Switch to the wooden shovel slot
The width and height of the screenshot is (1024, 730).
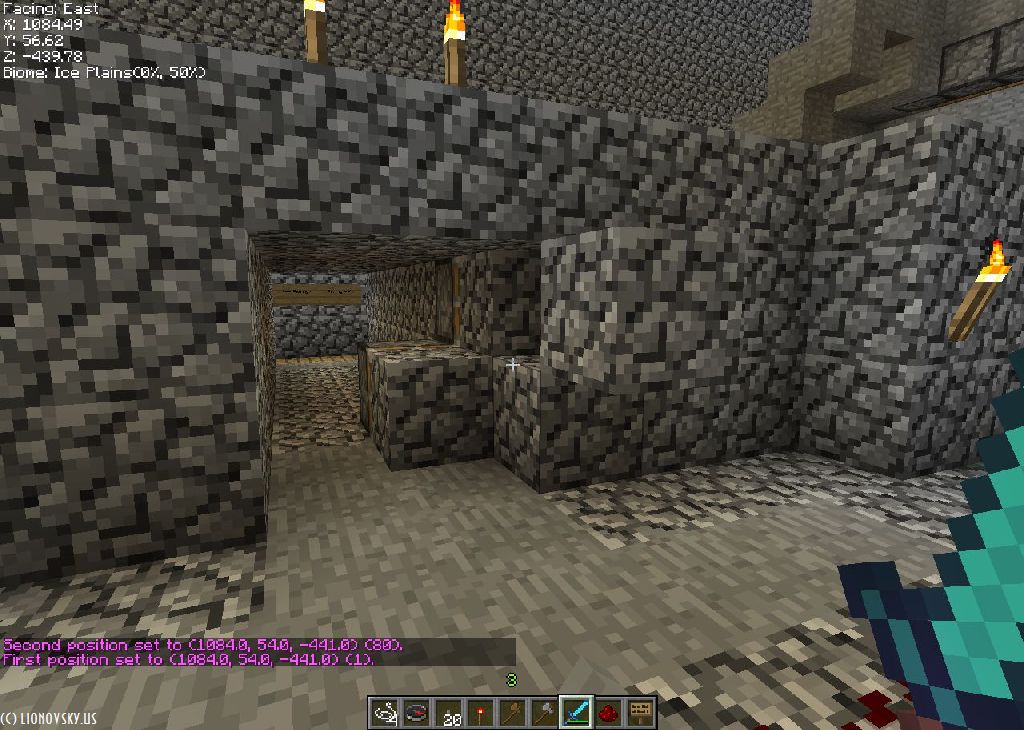point(512,713)
